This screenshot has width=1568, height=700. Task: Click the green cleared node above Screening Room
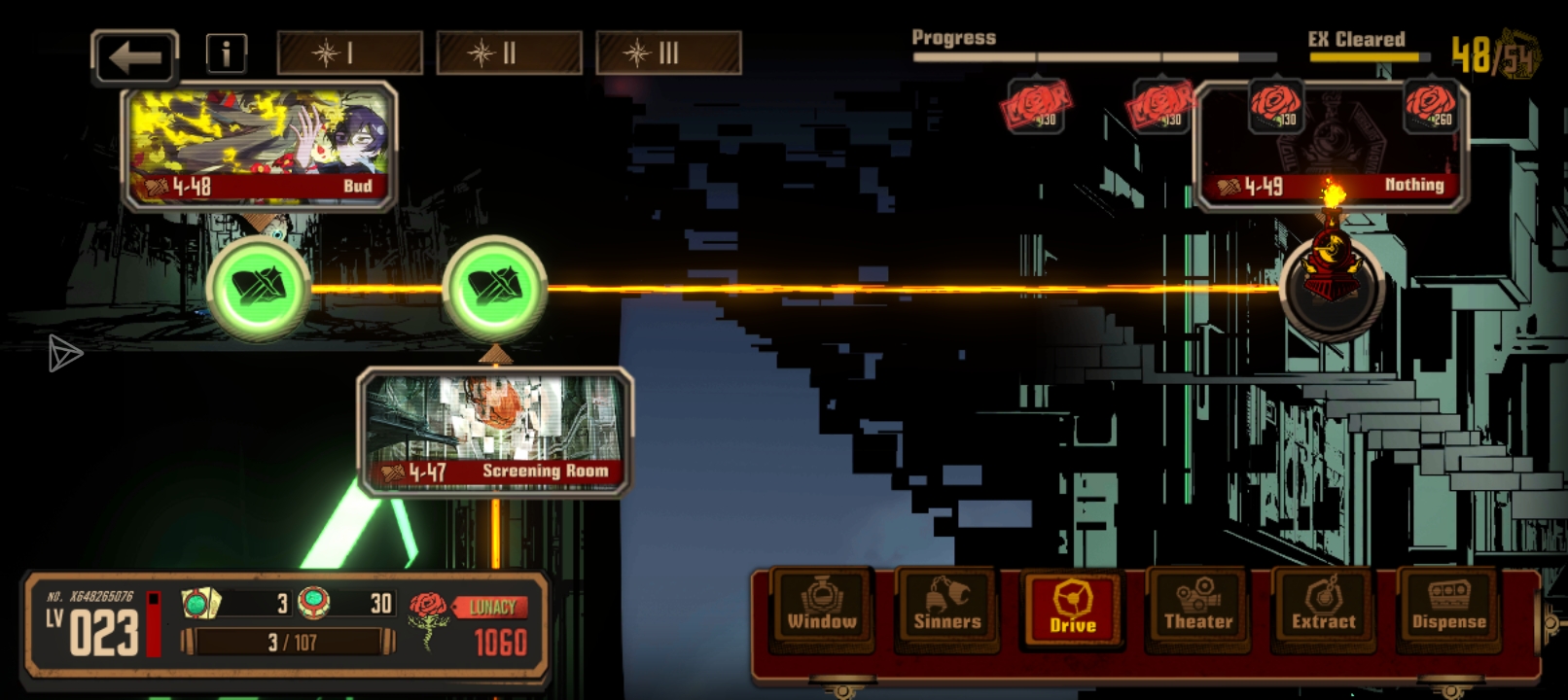[x=495, y=288]
